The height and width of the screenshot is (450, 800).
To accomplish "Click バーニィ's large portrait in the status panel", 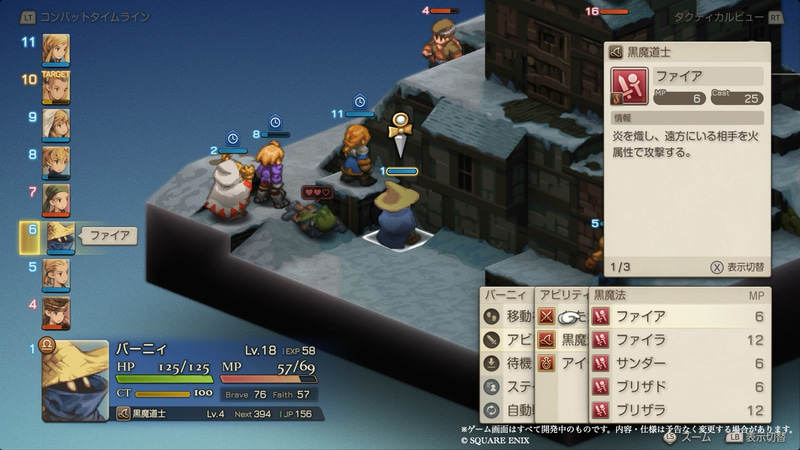I will (x=74, y=379).
